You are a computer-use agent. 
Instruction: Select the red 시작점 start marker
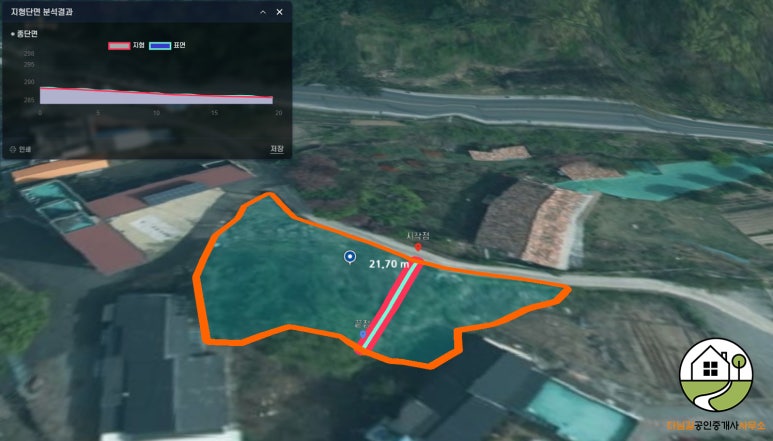point(417,246)
